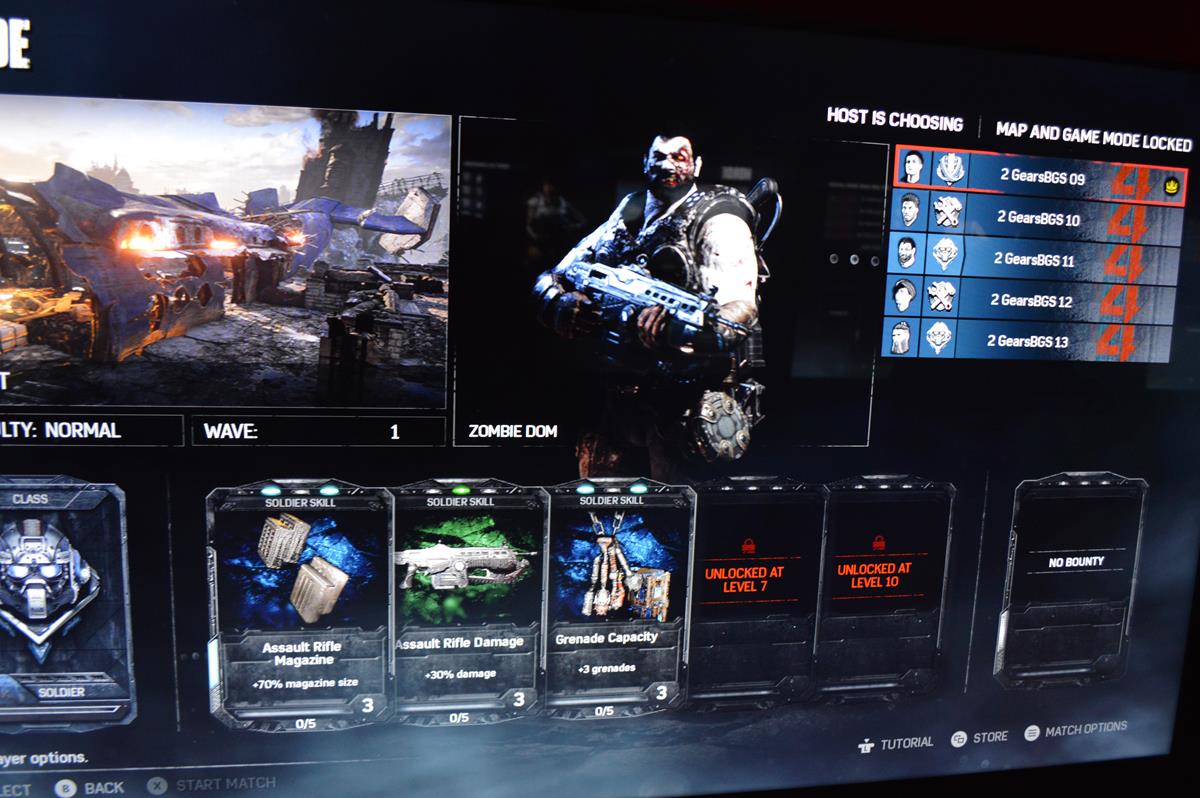Select the Zombie Dom character panel

click(660, 280)
